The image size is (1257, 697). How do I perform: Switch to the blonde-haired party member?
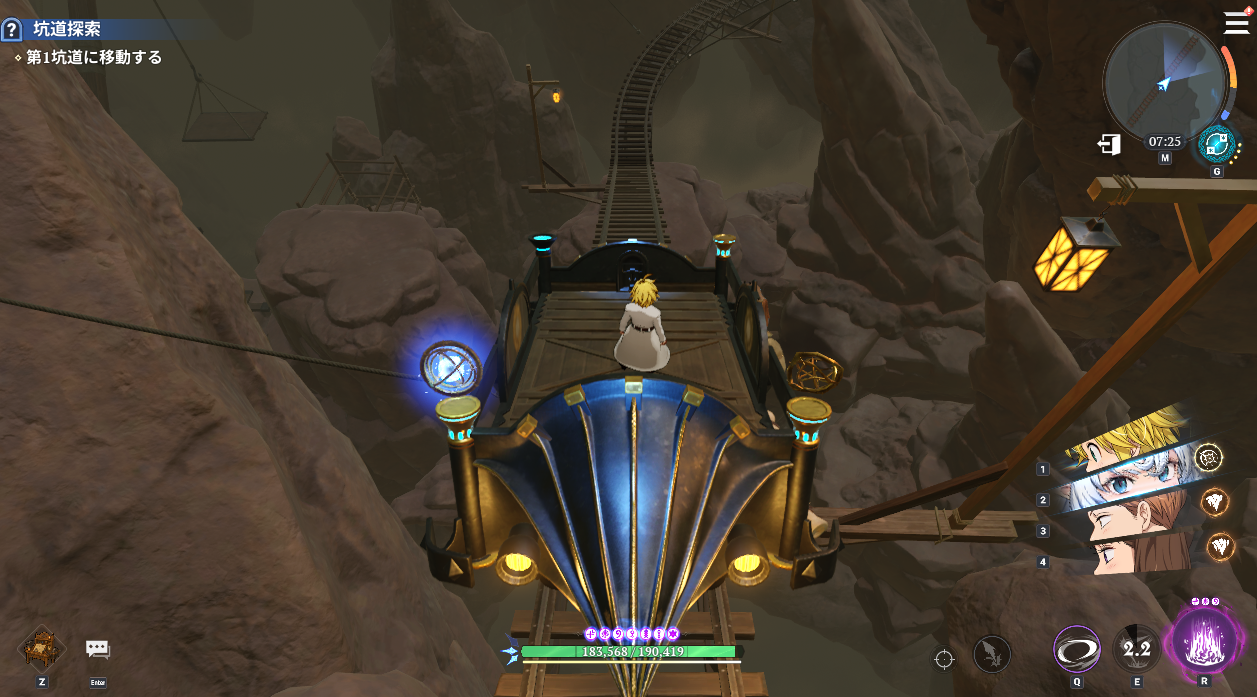pos(1120,440)
